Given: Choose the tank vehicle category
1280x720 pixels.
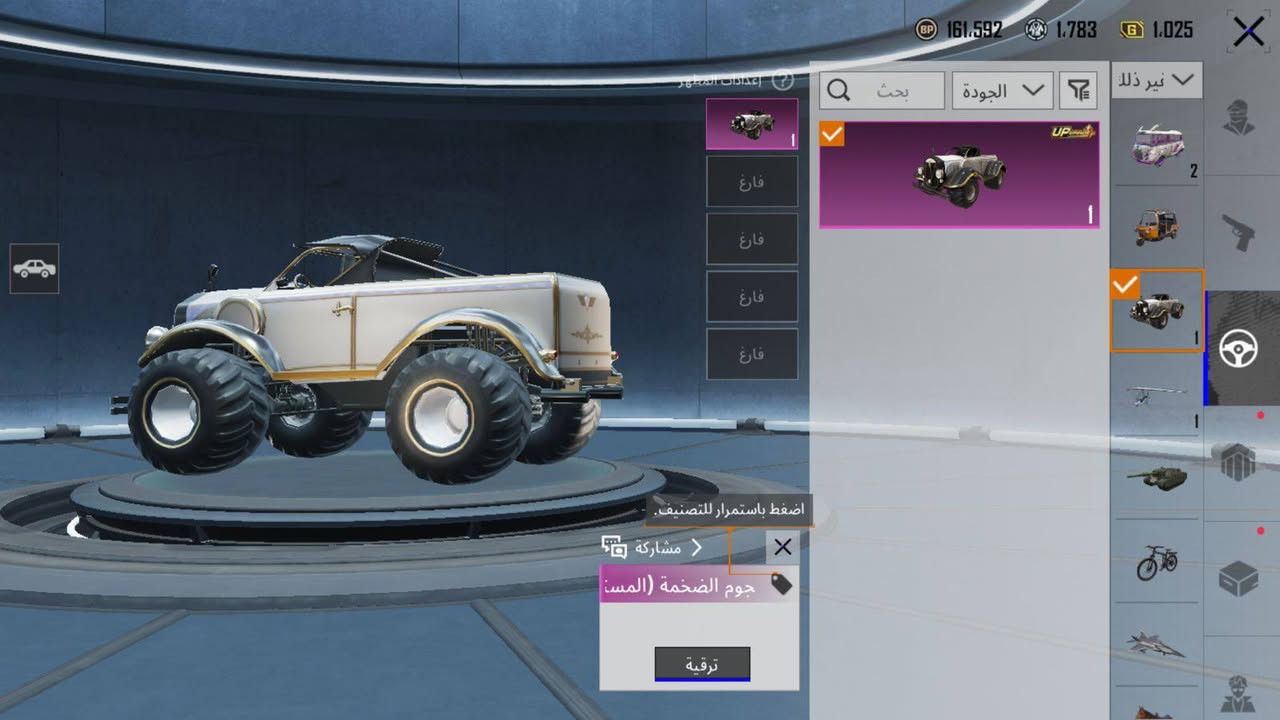Looking at the screenshot, I should (x=1156, y=476).
